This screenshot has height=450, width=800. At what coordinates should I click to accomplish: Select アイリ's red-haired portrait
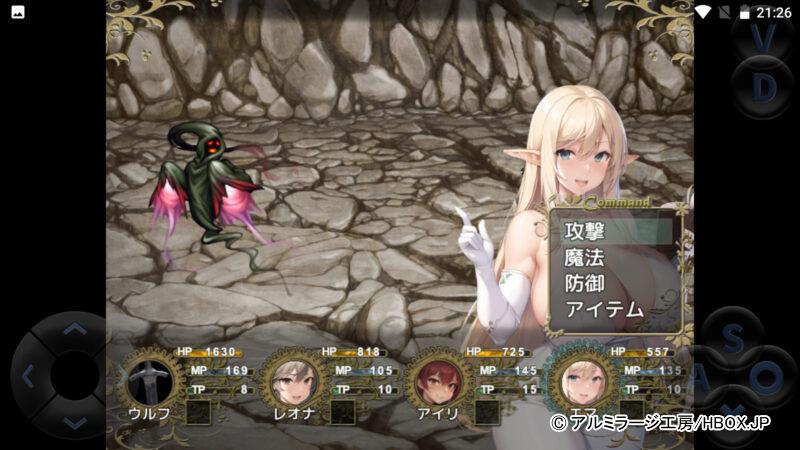click(x=435, y=380)
